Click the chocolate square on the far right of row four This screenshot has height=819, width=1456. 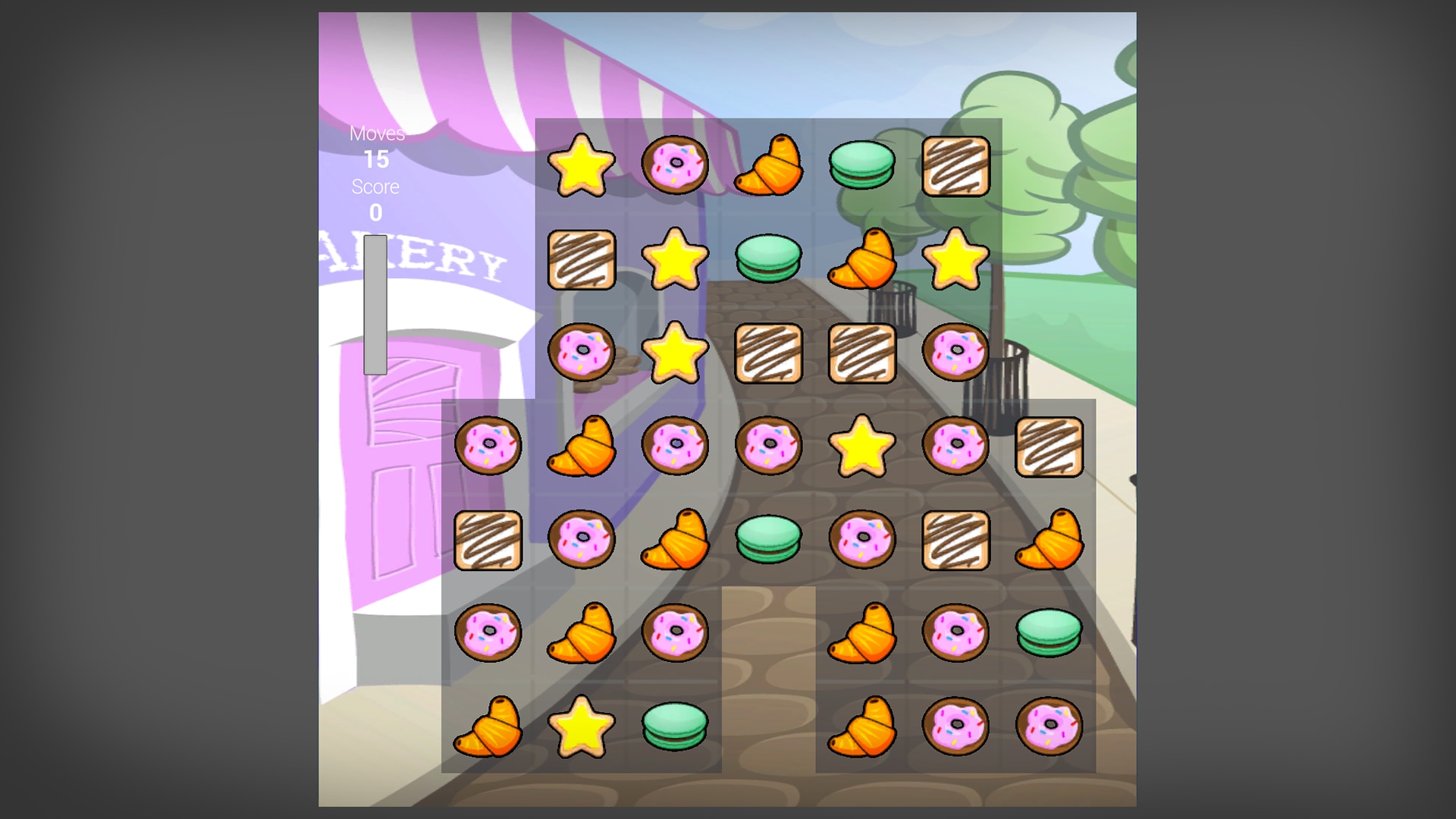pyautogui.click(x=1050, y=447)
